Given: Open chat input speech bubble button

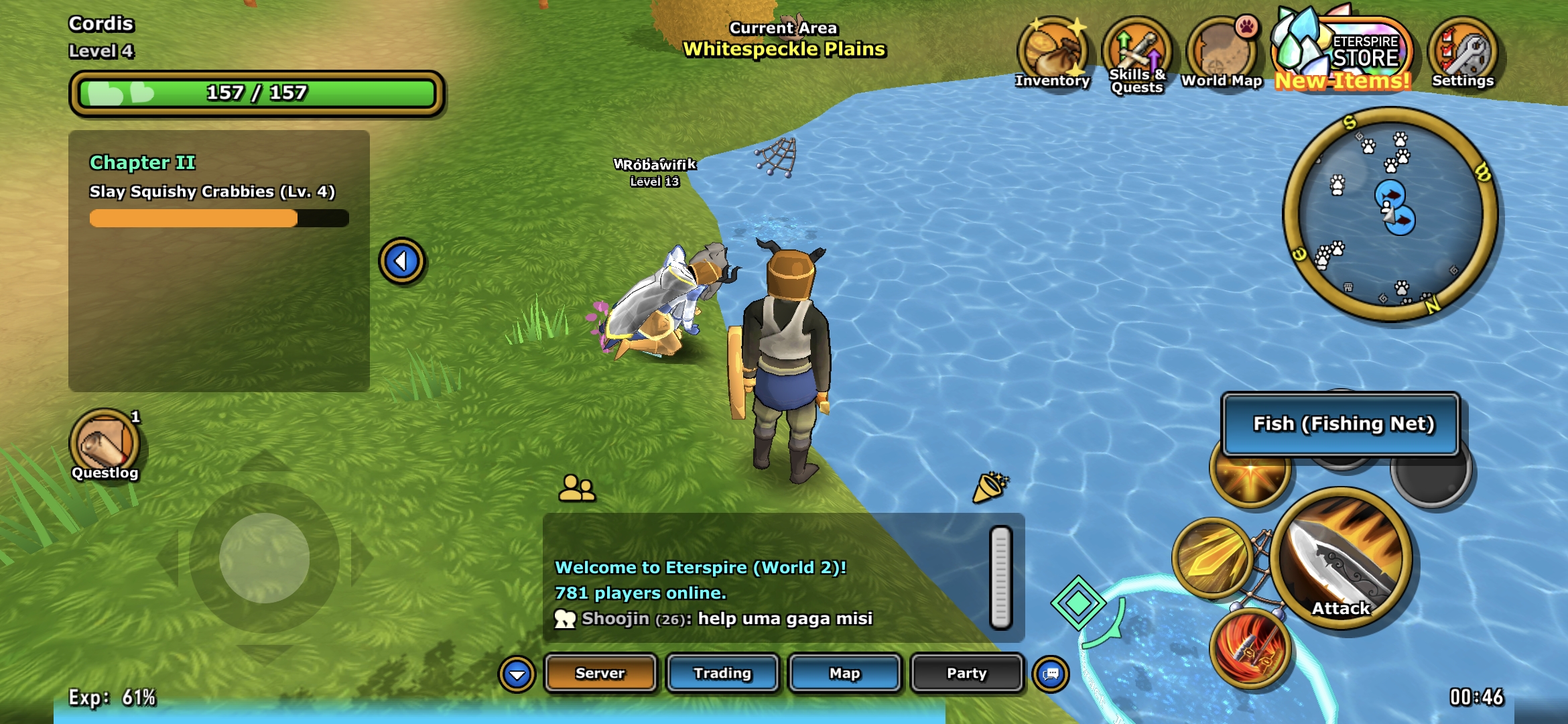Looking at the screenshot, I should 1051,674.
